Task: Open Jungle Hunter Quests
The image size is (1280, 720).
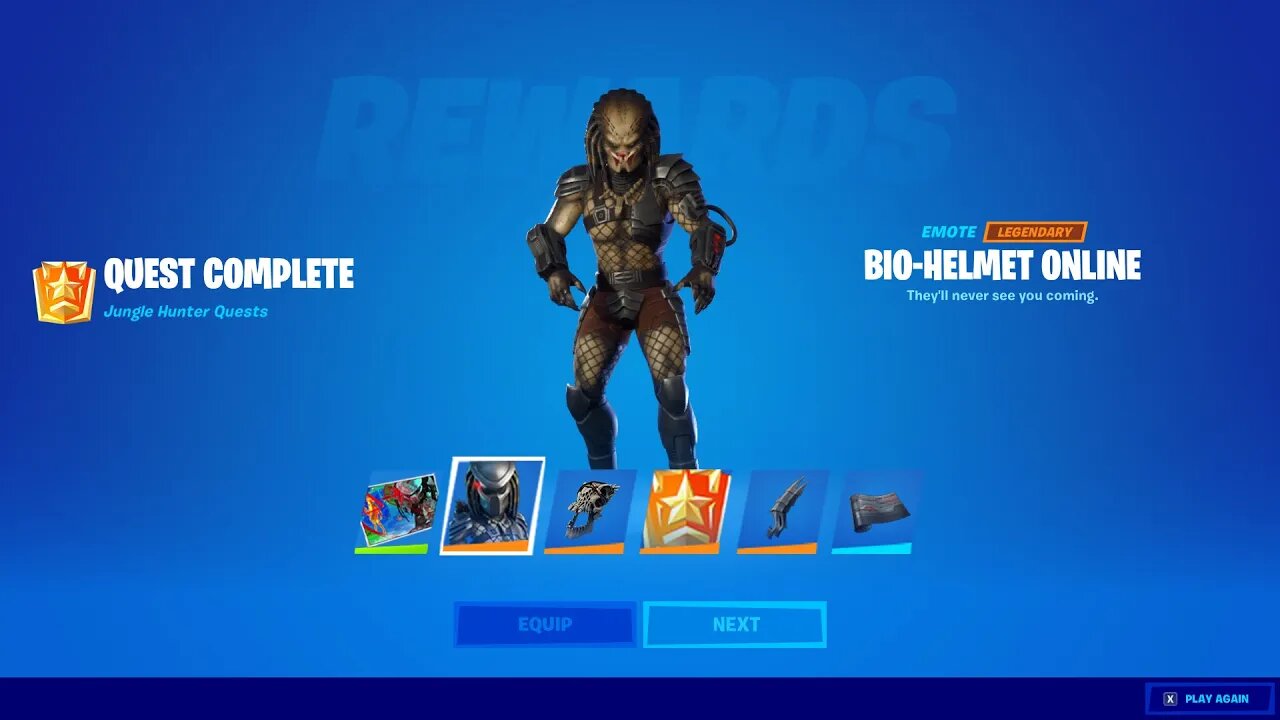Action: coord(187,311)
